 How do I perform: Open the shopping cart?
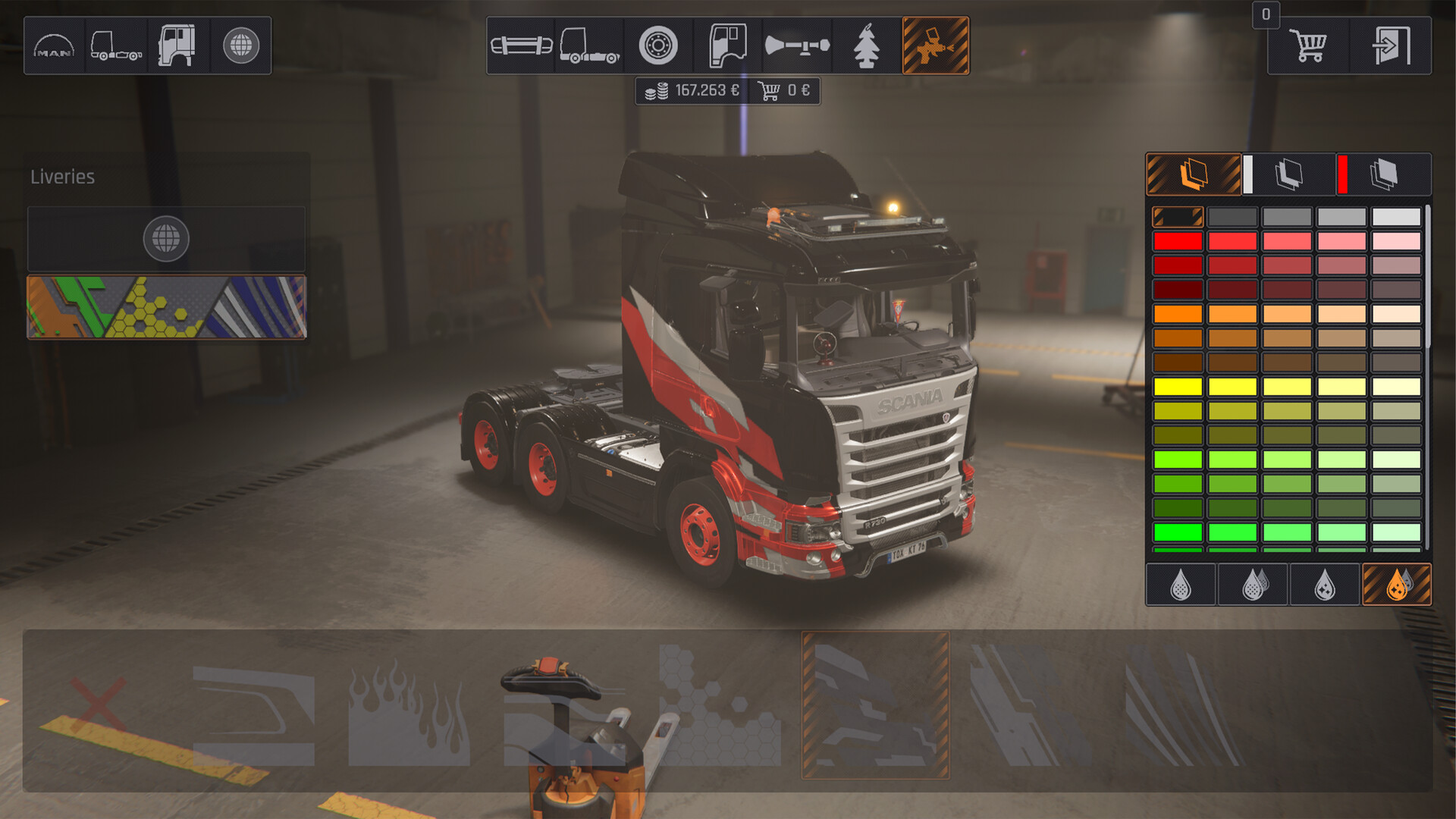pos(1308,45)
